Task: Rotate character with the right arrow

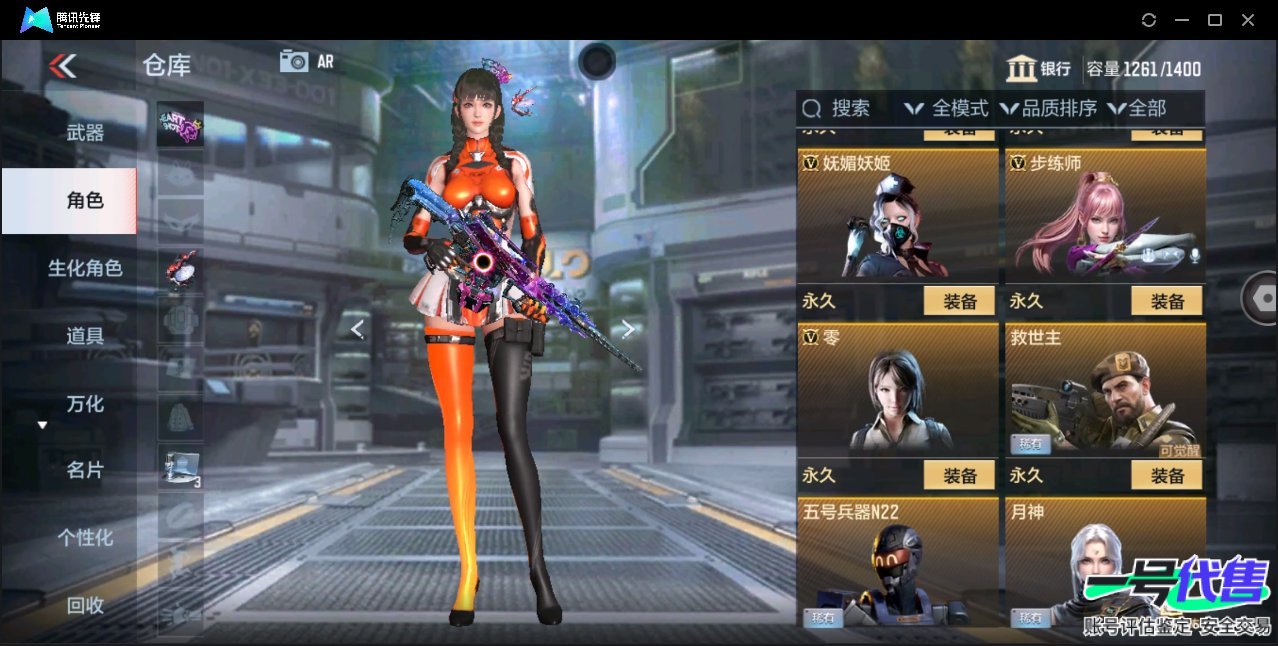Action: click(628, 329)
